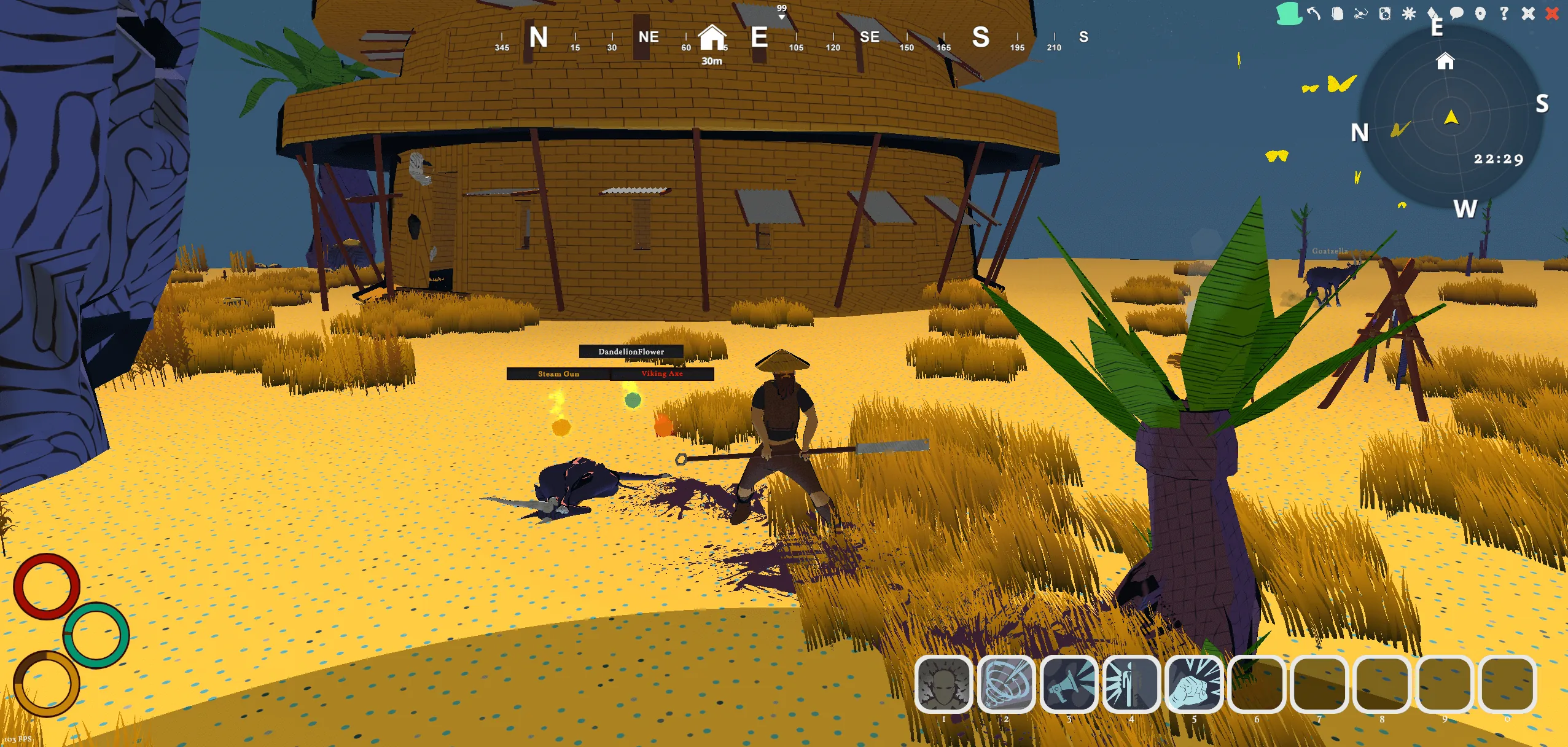Open chat via speech bubble icon
The height and width of the screenshot is (747, 1568).
click(1456, 14)
